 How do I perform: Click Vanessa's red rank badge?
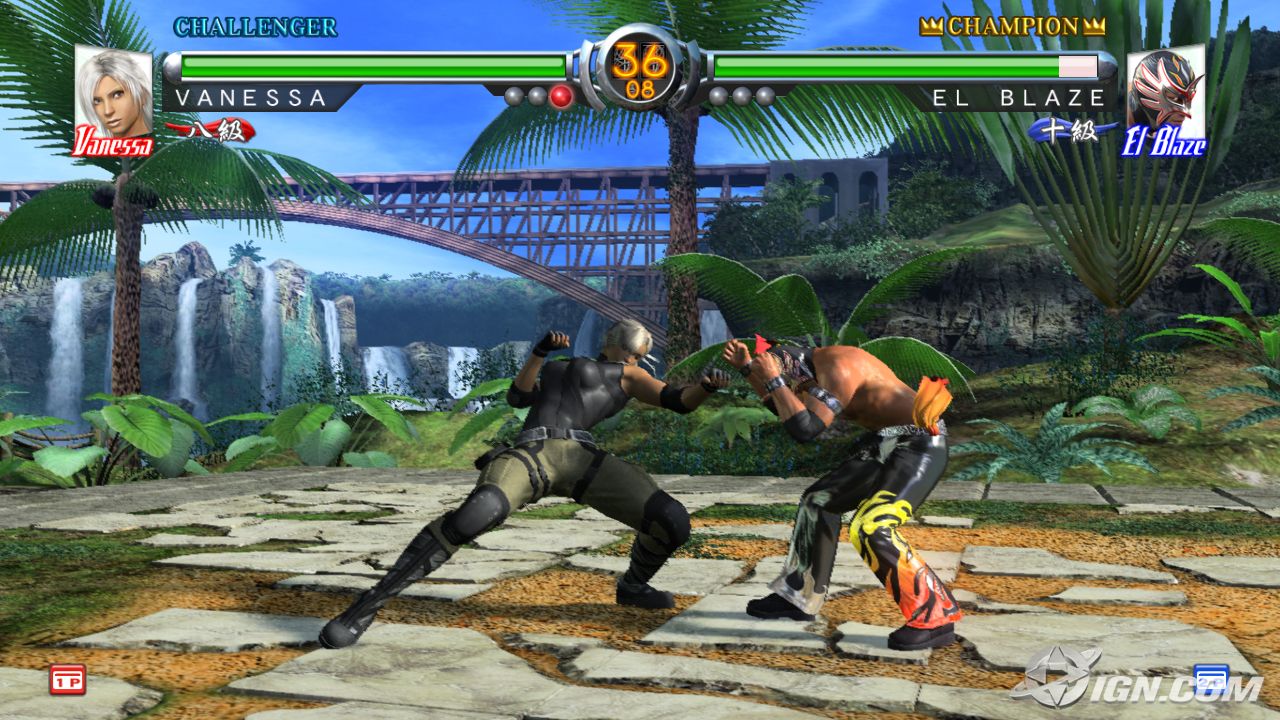(x=211, y=130)
